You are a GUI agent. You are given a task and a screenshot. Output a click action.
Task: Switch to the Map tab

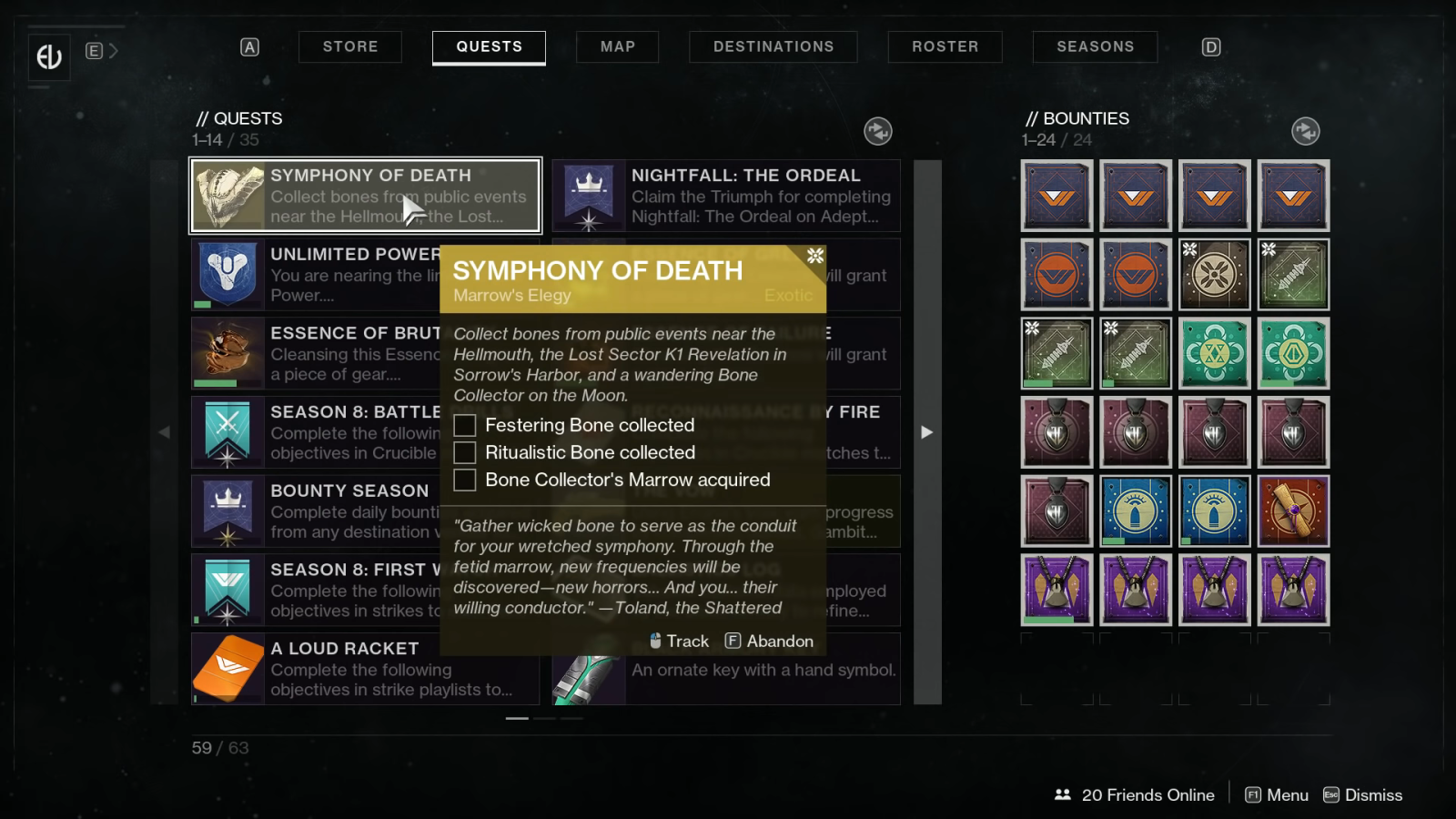pos(617,46)
